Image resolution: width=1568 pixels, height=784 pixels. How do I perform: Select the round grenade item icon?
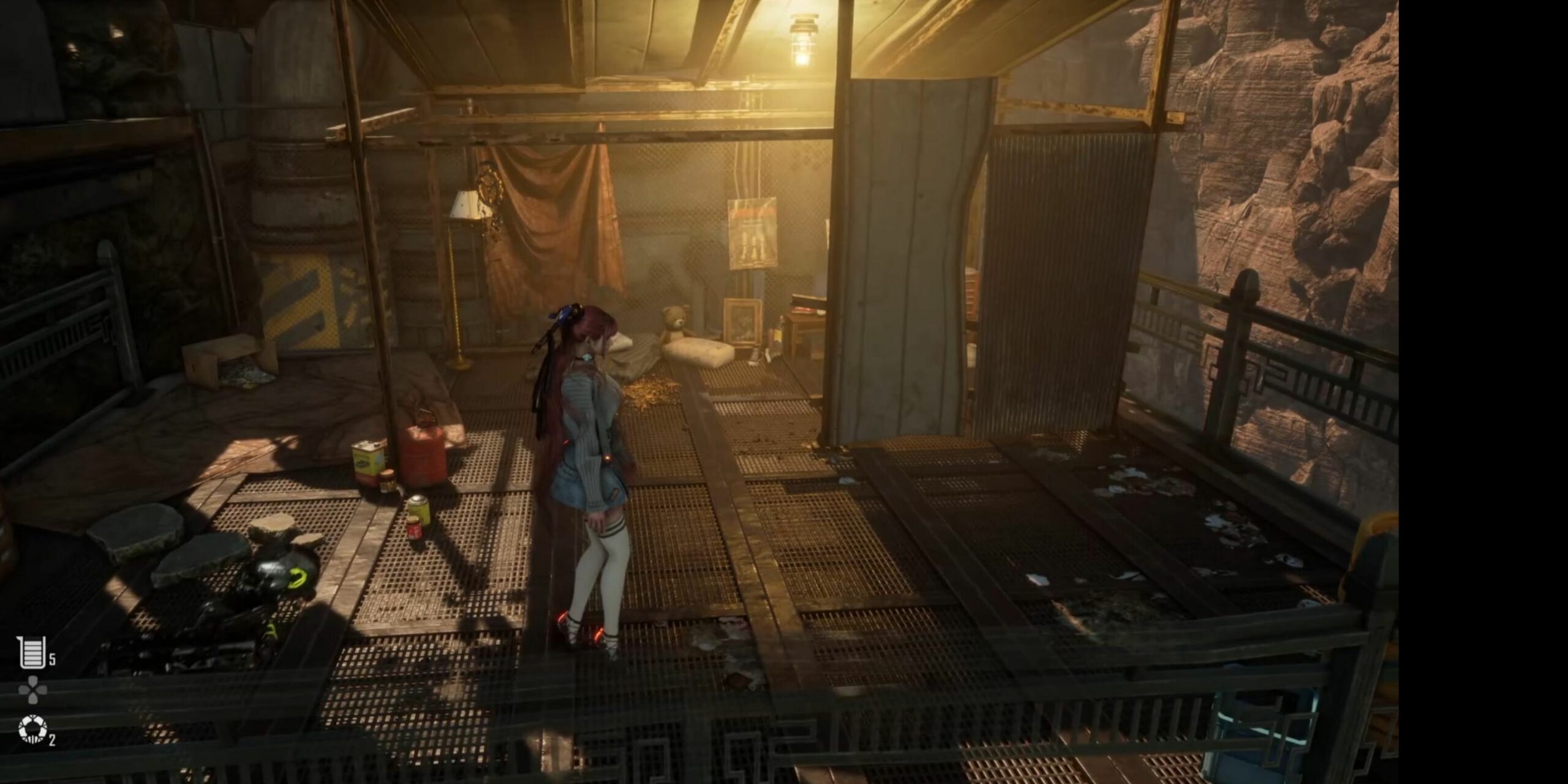(32, 729)
